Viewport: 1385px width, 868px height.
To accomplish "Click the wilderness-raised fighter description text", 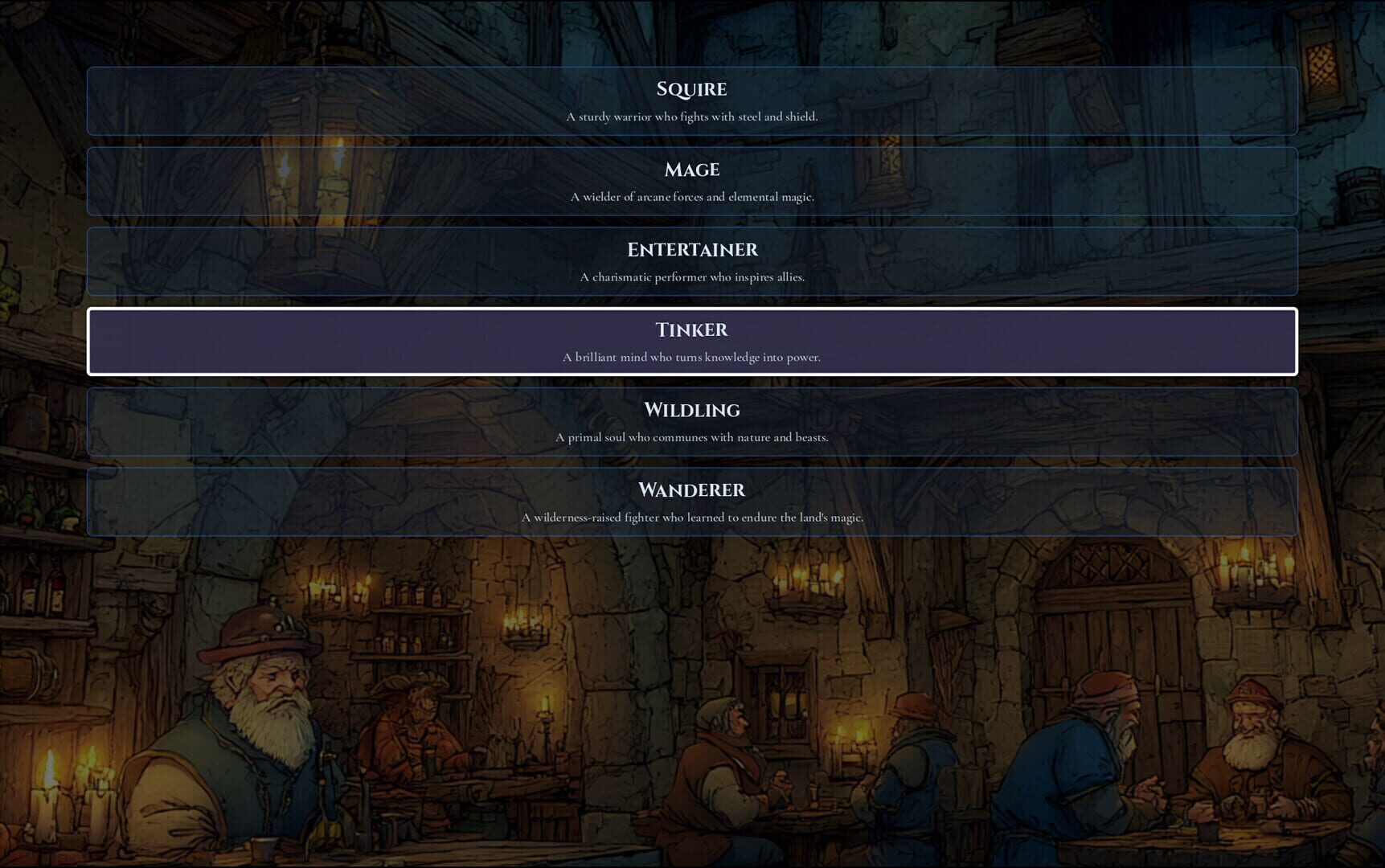I will 693,518.
